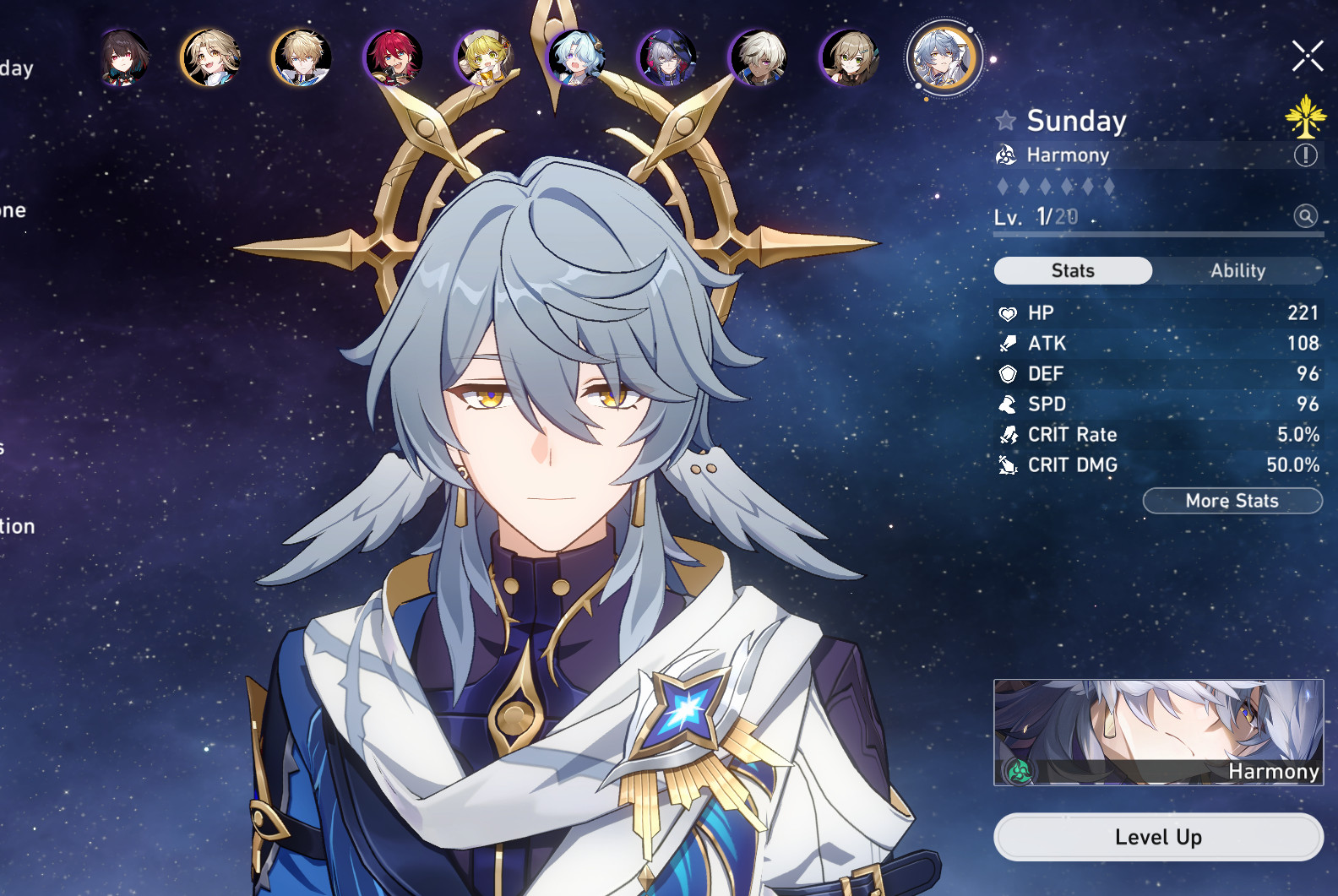Open the Harmony light cone card
Image resolution: width=1338 pixels, height=896 pixels.
(1158, 732)
